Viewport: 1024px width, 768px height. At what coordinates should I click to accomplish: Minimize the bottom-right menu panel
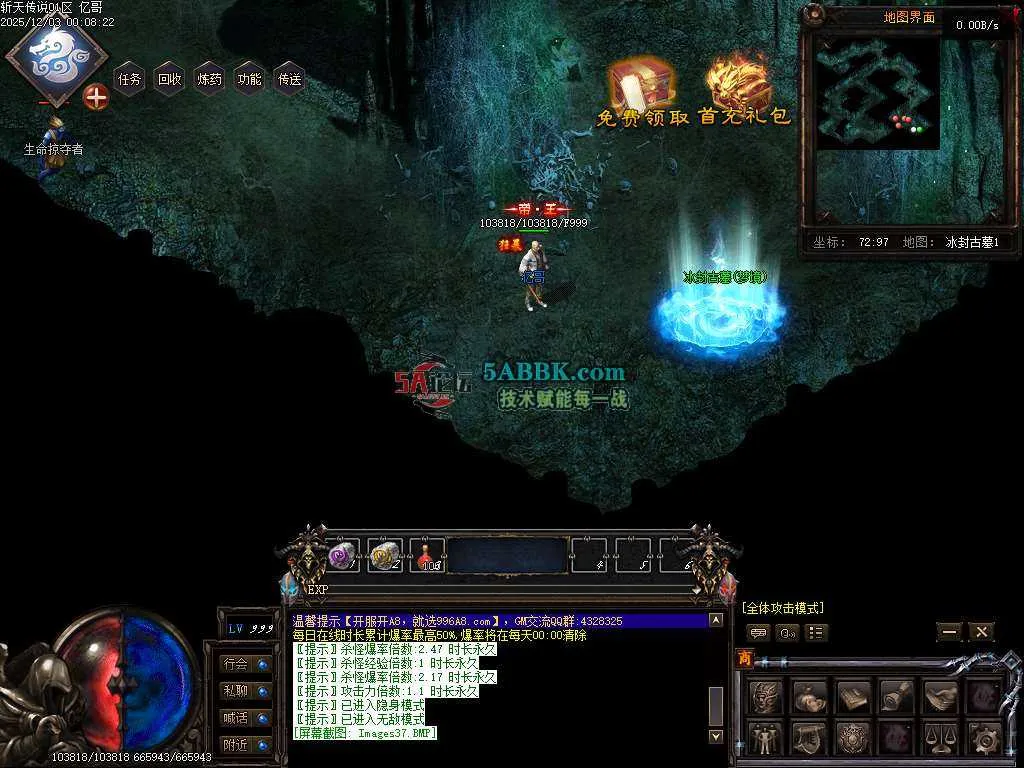[949, 632]
